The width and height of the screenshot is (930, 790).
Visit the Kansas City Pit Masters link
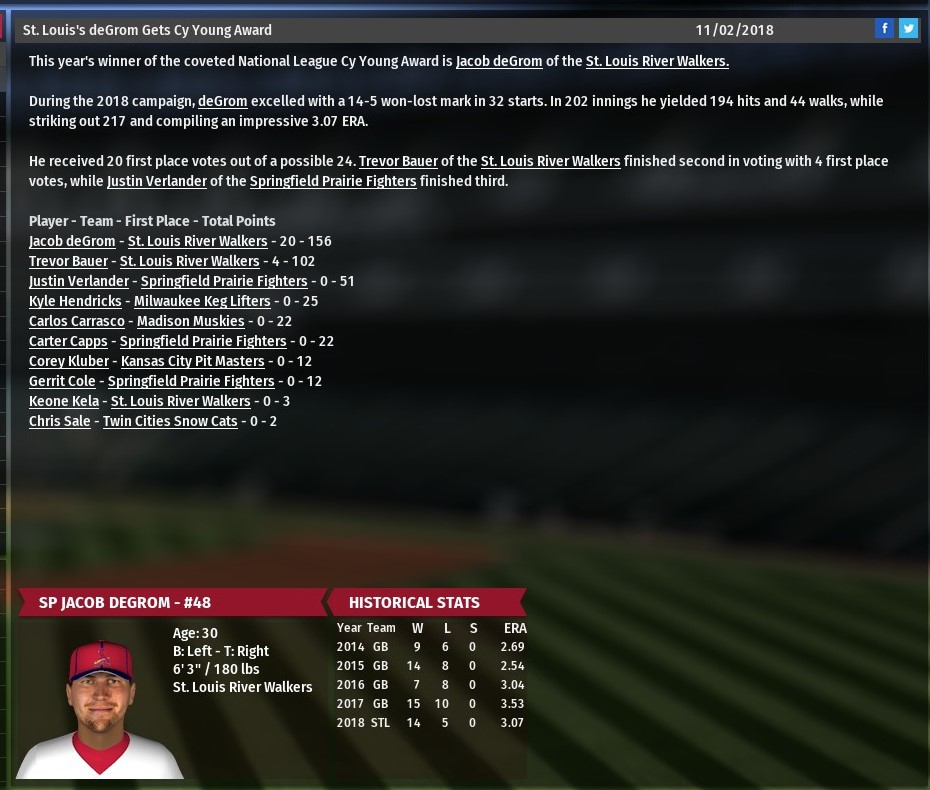coord(193,361)
